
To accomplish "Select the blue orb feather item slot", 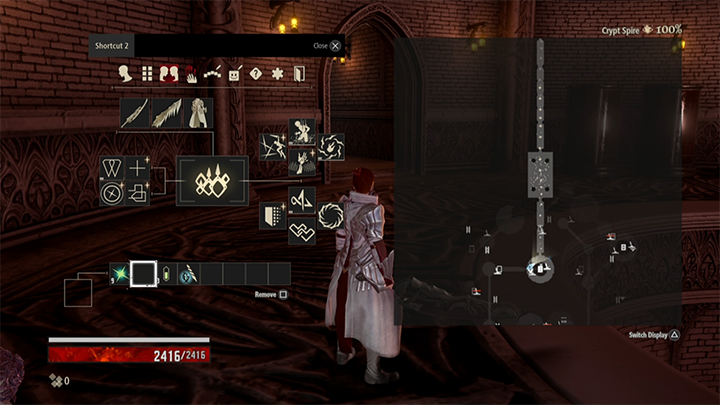I will 187,273.
